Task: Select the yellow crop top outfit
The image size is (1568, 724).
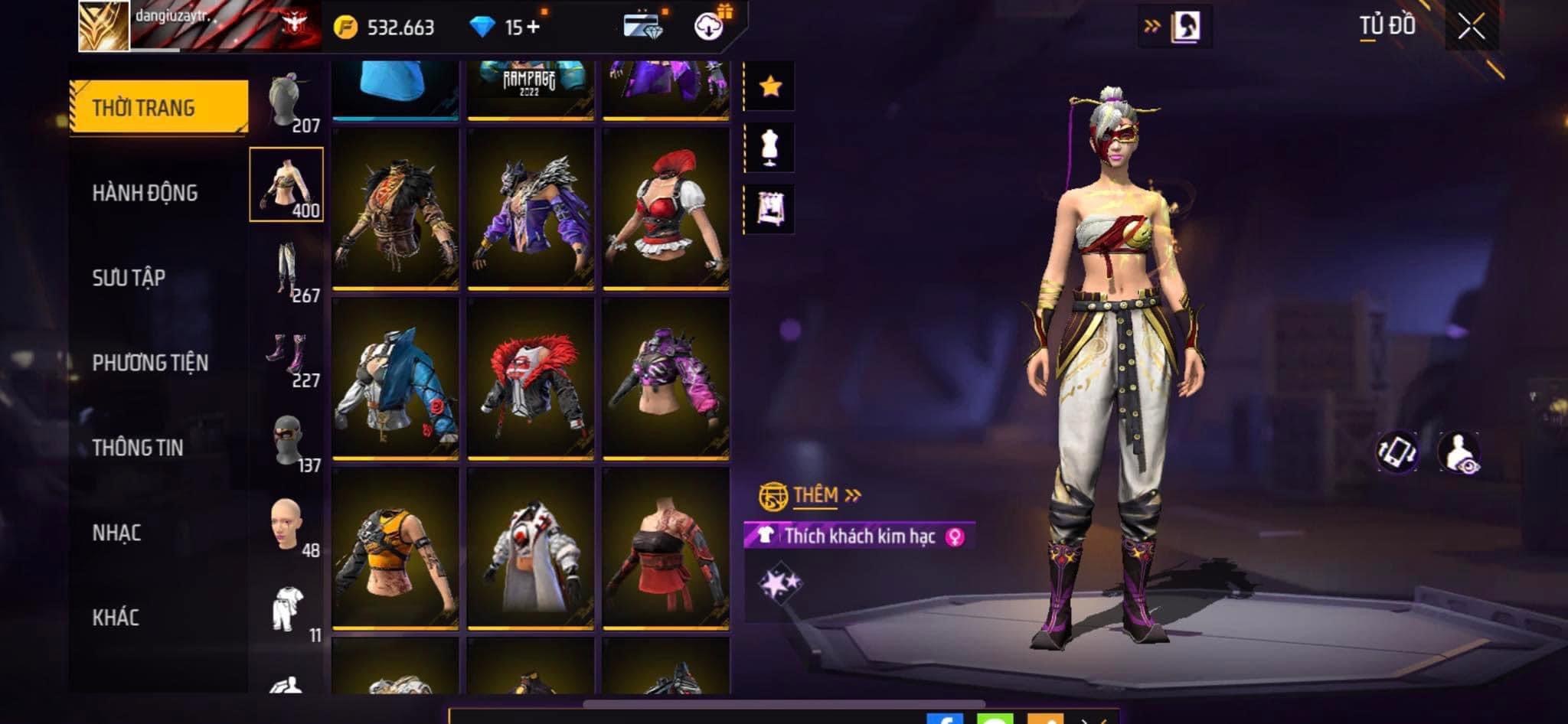Action: pyautogui.click(x=395, y=549)
